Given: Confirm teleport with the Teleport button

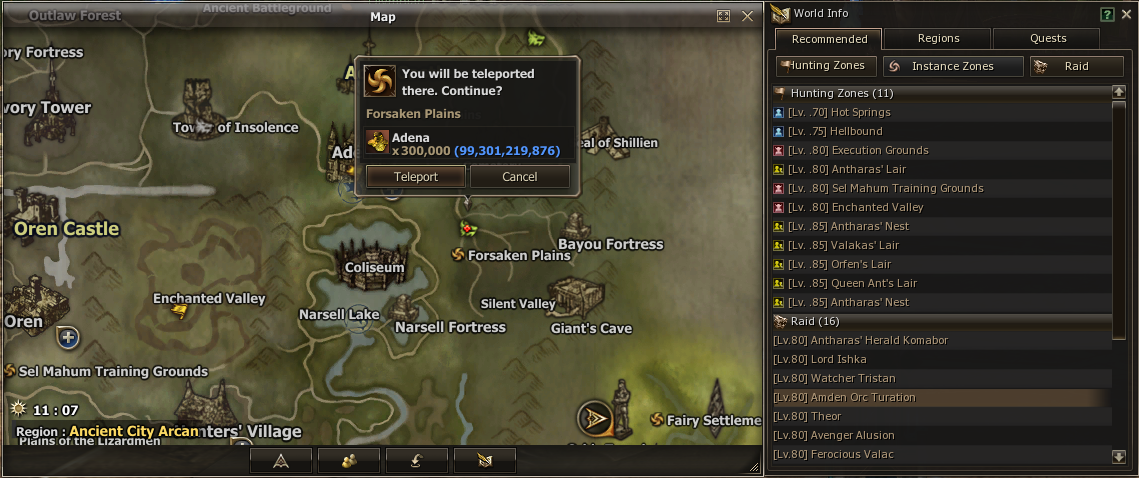Looking at the screenshot, I should [x=415, y=177].
